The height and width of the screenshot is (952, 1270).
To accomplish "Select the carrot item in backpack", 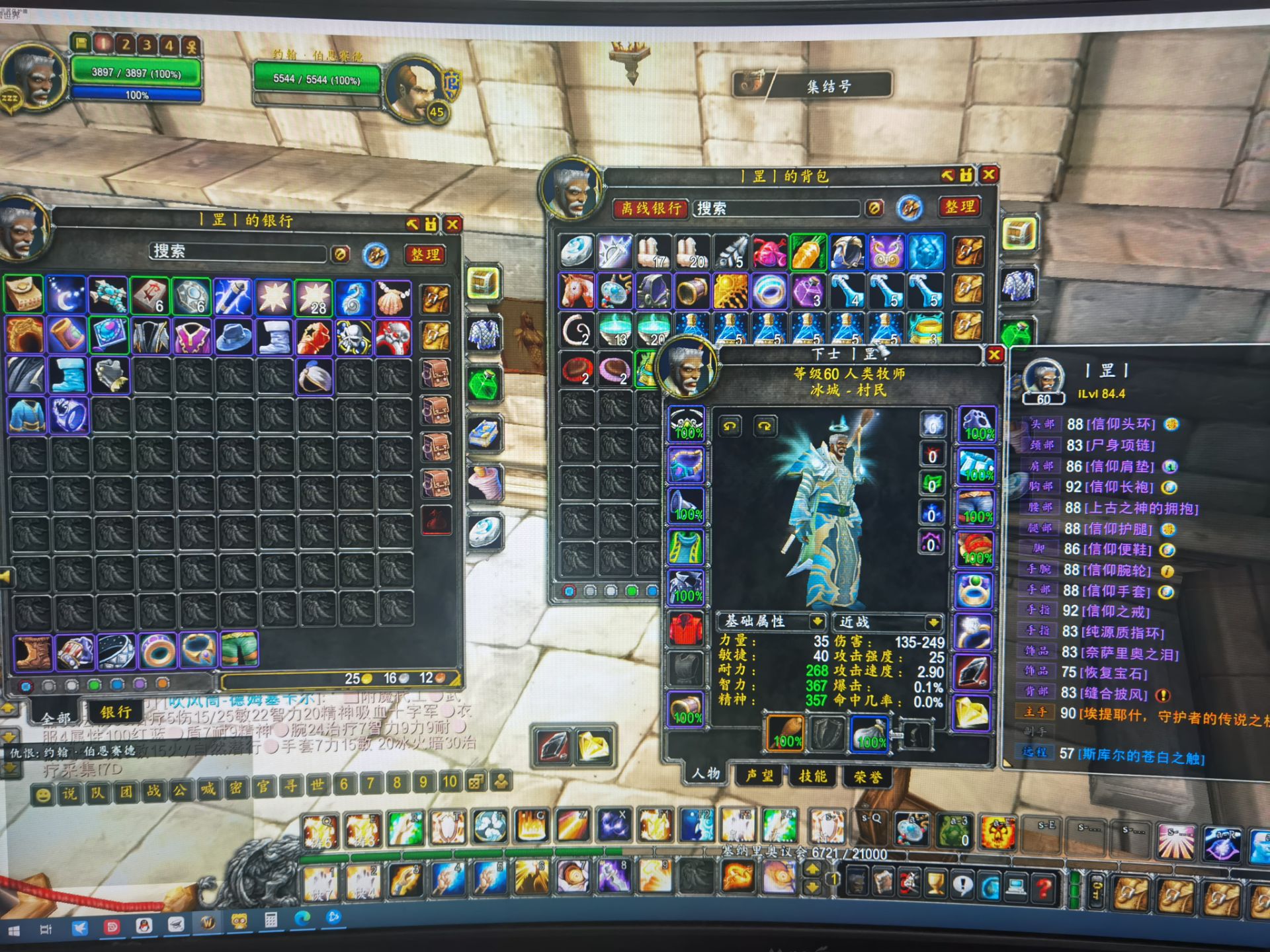I will point(808,253).
